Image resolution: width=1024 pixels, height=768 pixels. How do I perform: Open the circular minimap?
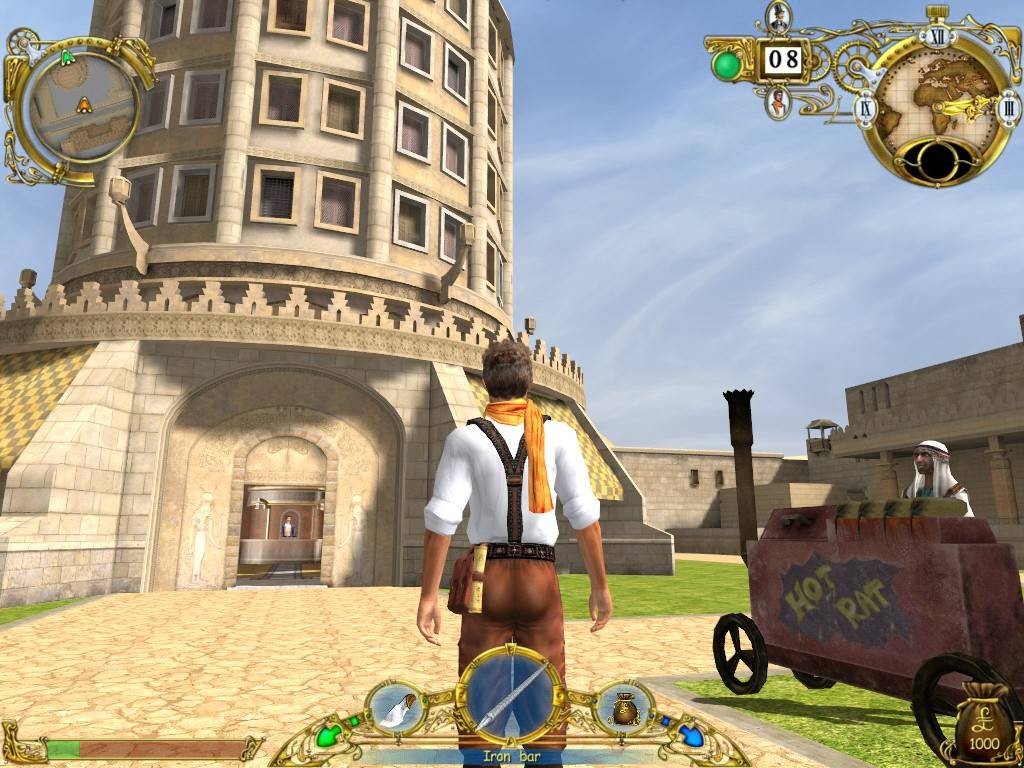point(84,104)
